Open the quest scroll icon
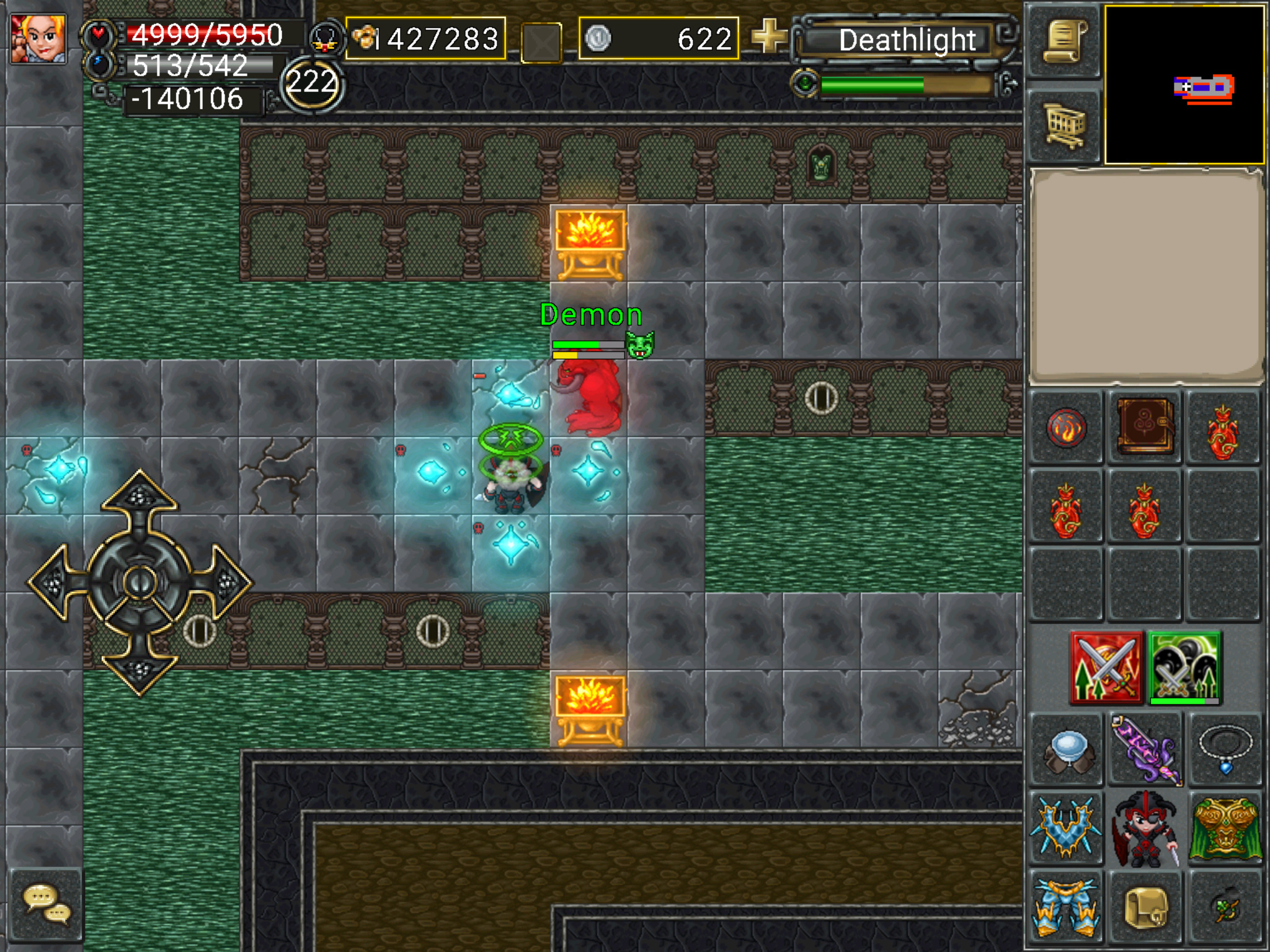The width and height of the screenshot is (1270, 952). [1064, 42]
